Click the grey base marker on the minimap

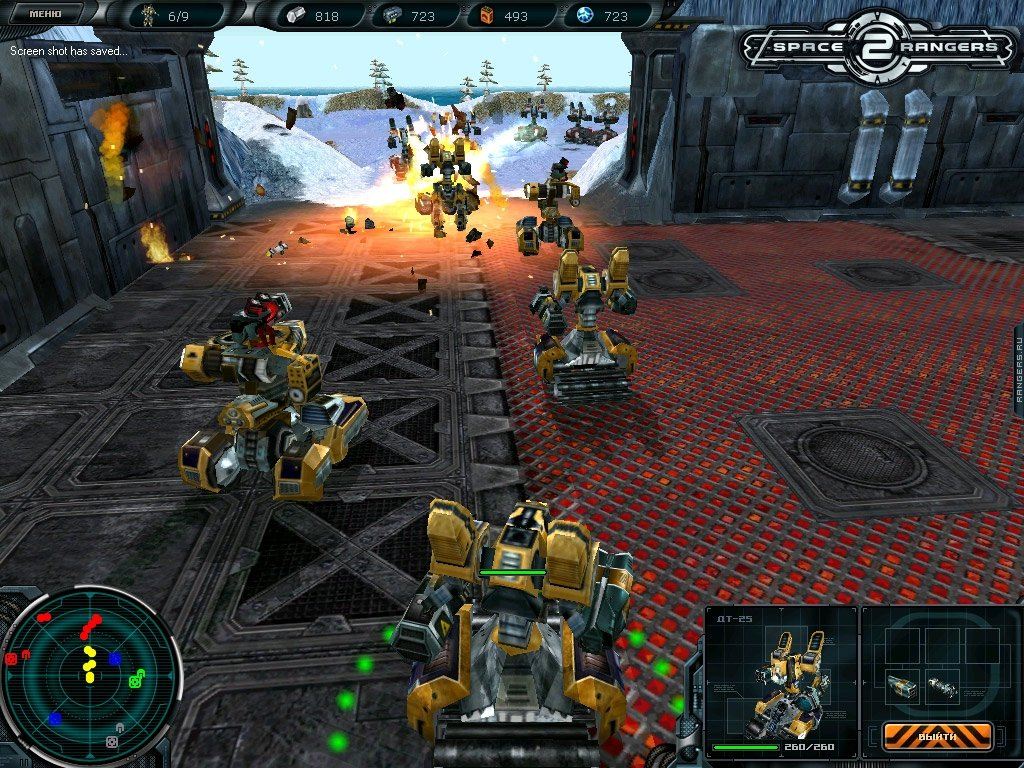click(113, 743)
